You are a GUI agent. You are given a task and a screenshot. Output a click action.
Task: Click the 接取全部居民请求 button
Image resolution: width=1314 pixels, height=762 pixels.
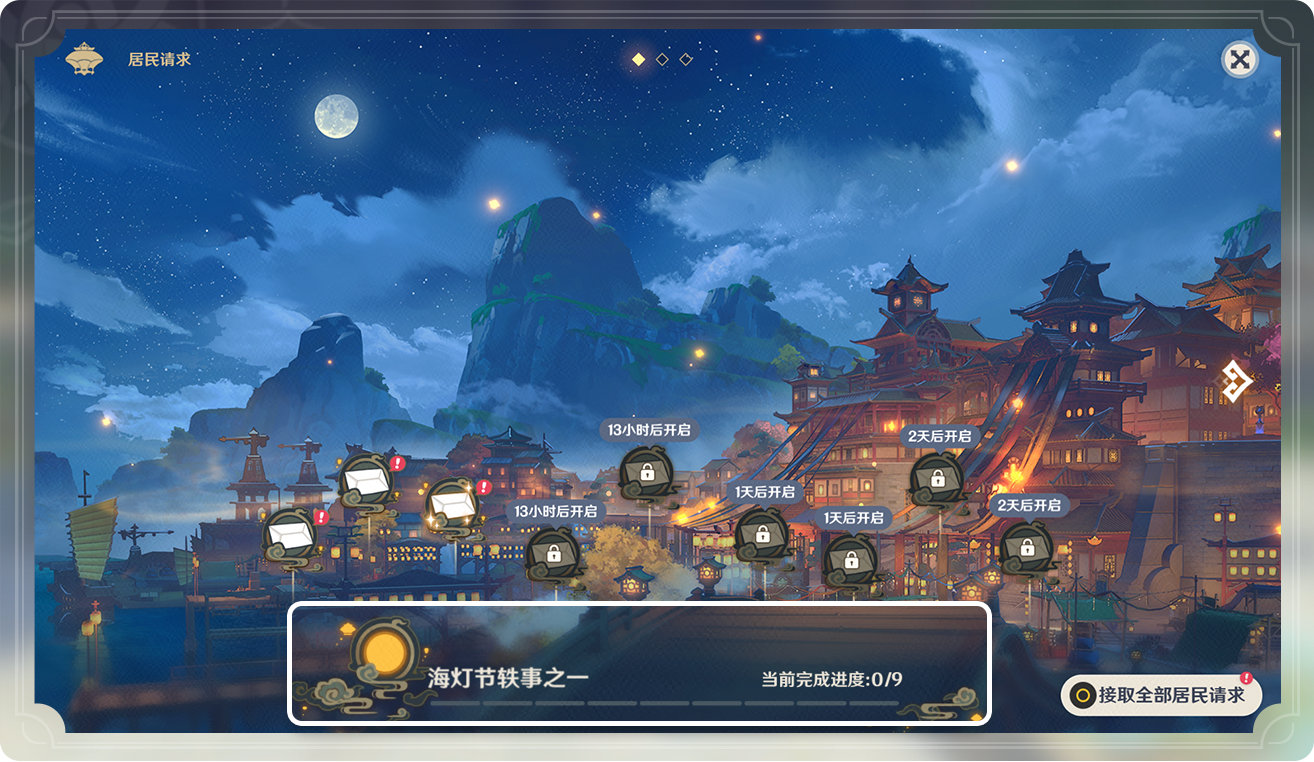1163,696
